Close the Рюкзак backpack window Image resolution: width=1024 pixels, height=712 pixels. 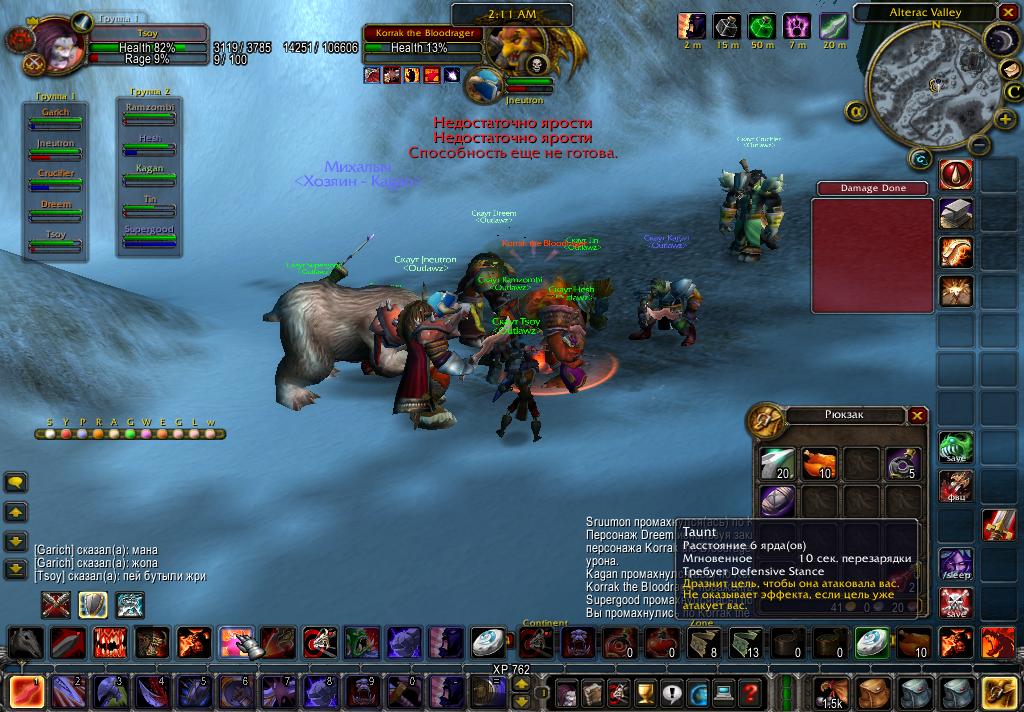[918, 416]
